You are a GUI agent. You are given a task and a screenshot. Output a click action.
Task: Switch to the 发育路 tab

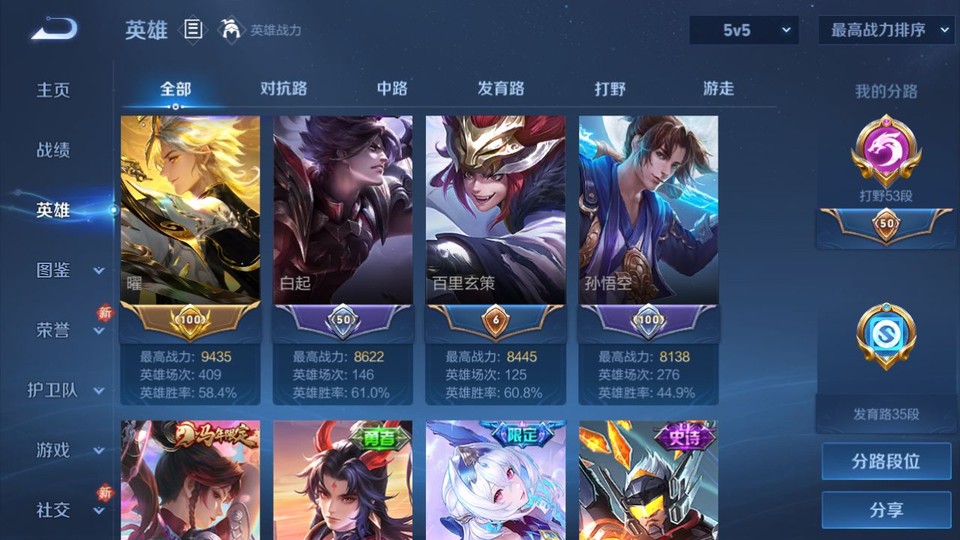pos(501,88)
